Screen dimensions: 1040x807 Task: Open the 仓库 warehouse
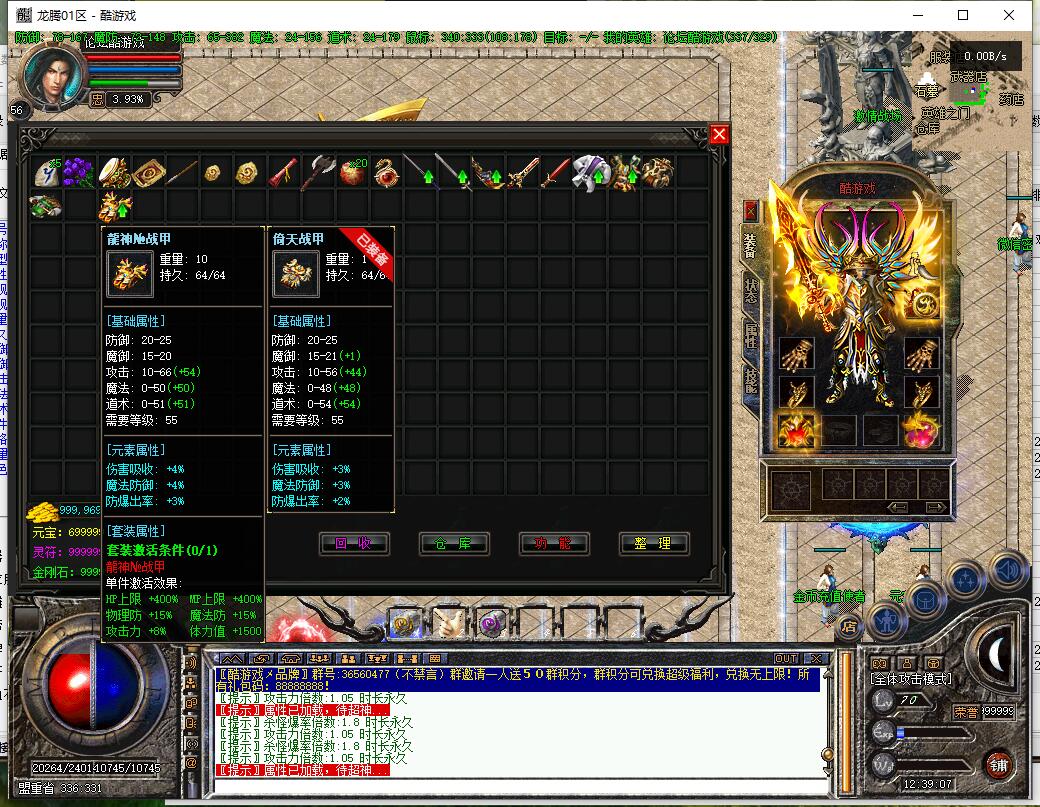tap(453, 543)
